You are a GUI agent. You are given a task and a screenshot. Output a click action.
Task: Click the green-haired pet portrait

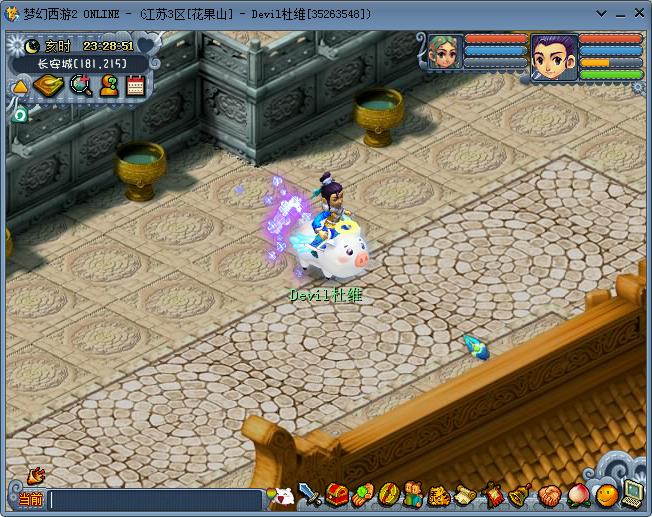444,51
